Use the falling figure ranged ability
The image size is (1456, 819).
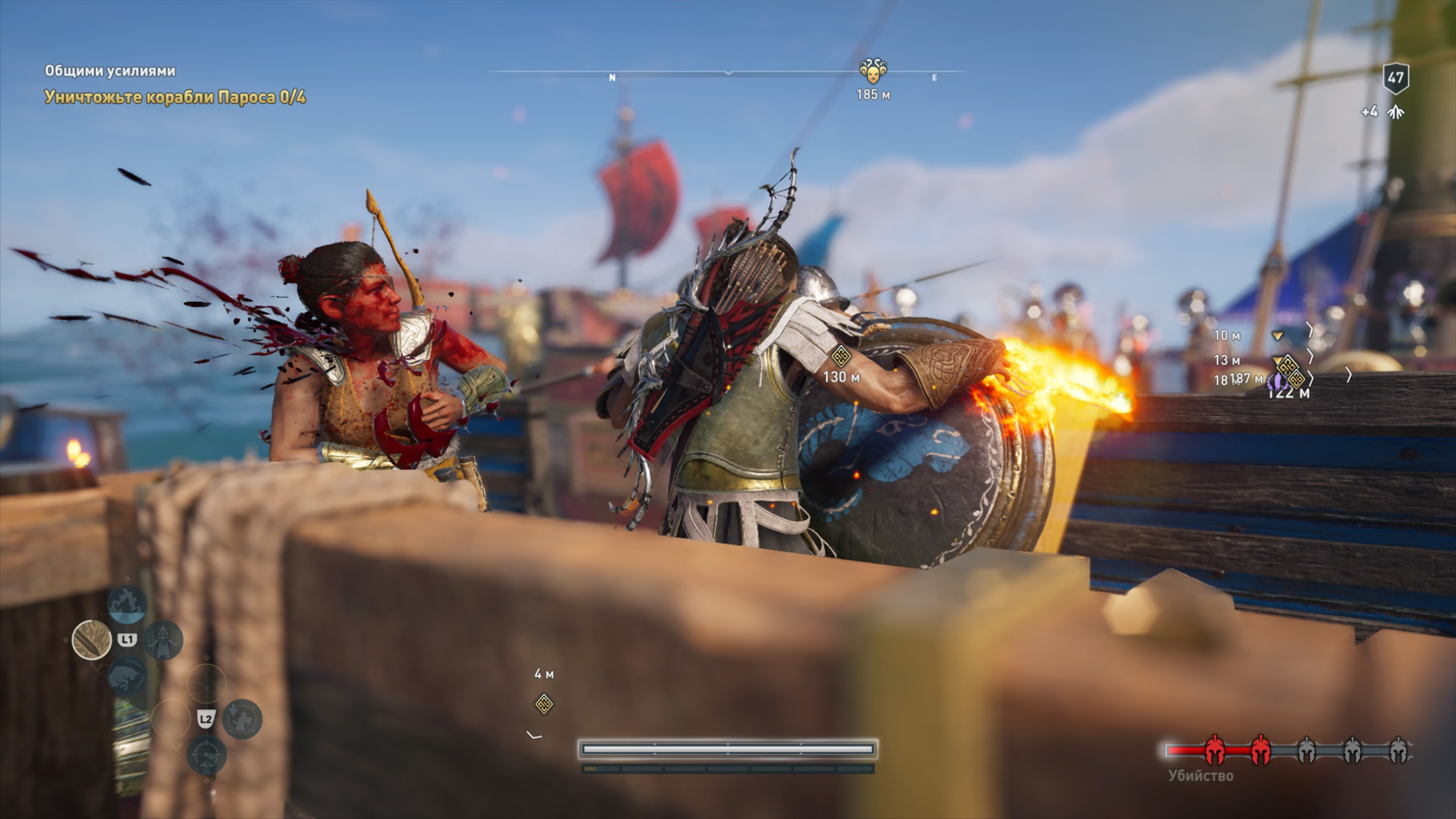coord(242,718)
